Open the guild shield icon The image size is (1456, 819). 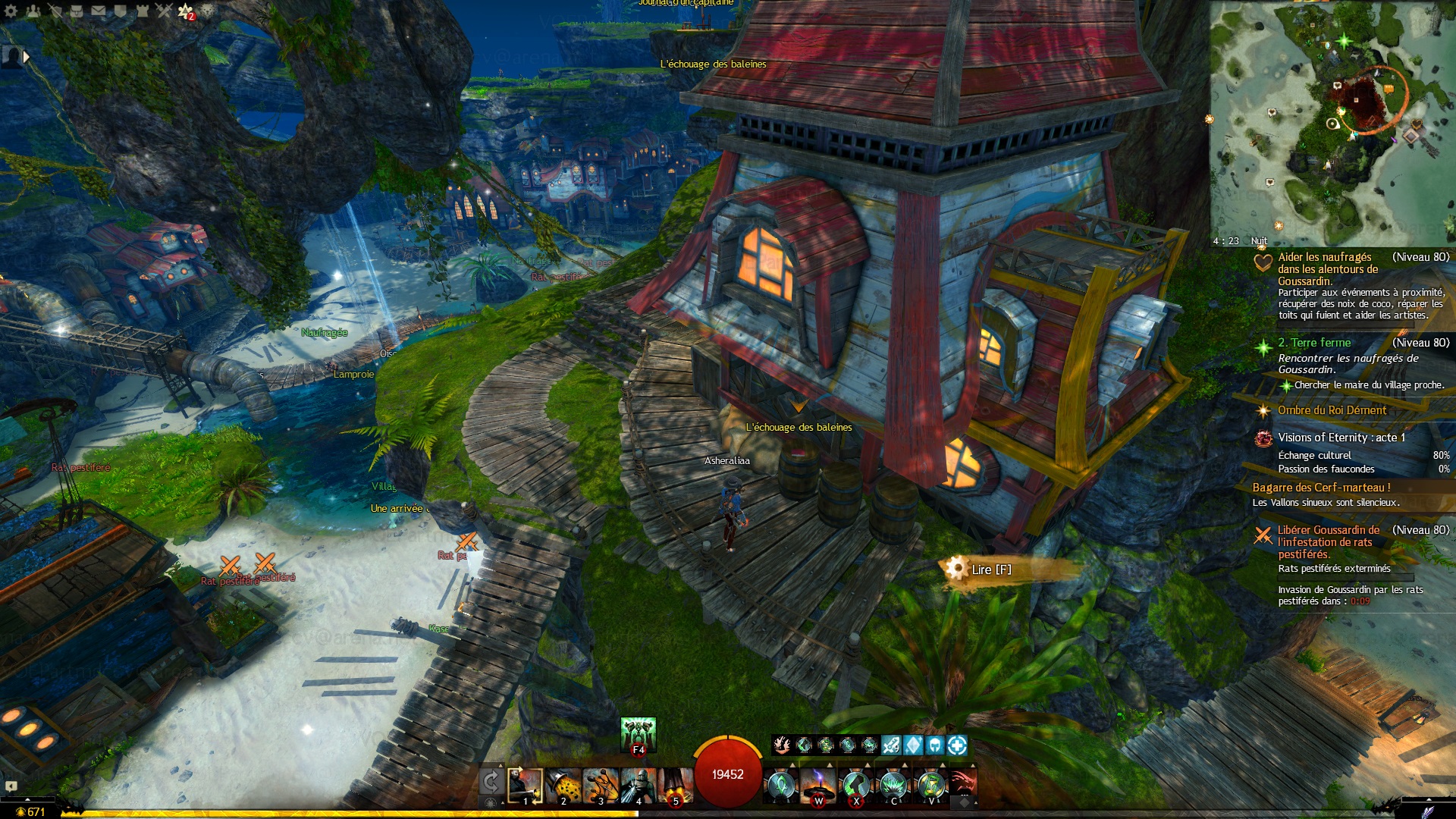[121, 11]
